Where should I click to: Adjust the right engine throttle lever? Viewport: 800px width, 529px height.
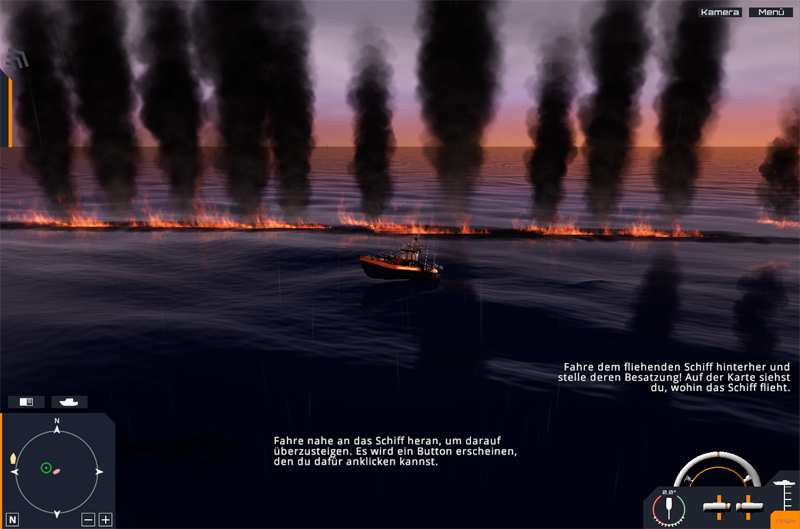tap(746, 506)
